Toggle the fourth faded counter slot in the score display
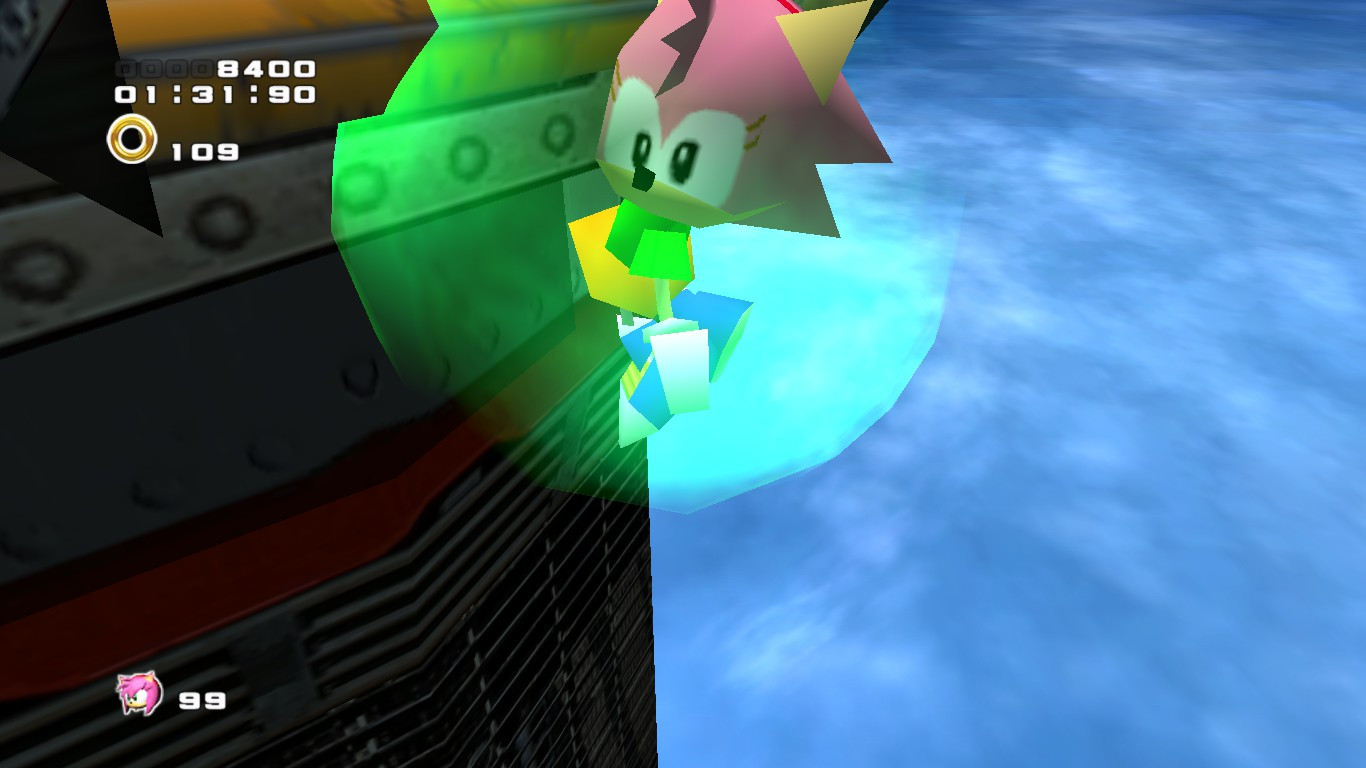 [x=203, y=67]
